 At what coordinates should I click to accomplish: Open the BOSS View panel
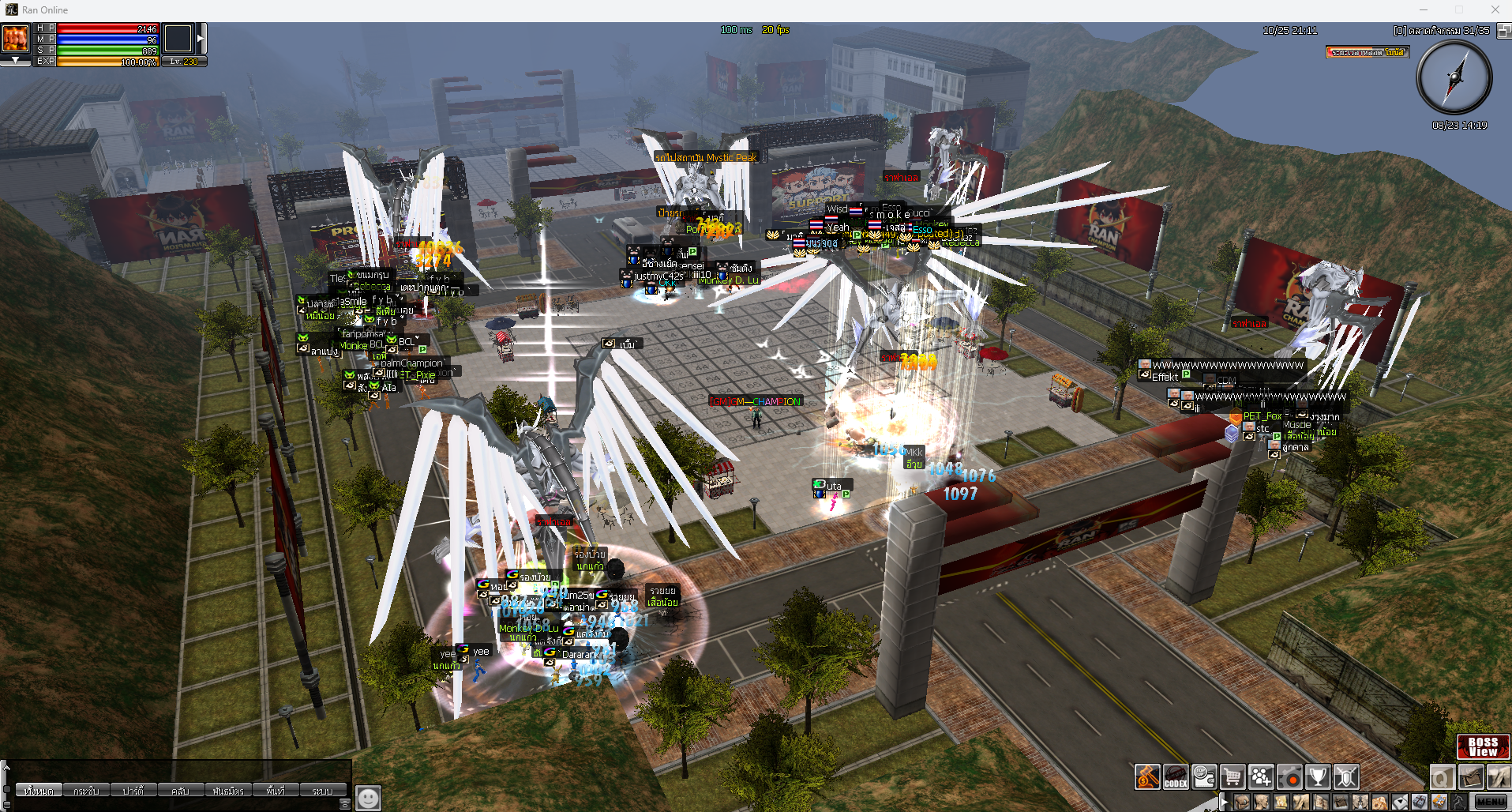[x=1482, y=746]
